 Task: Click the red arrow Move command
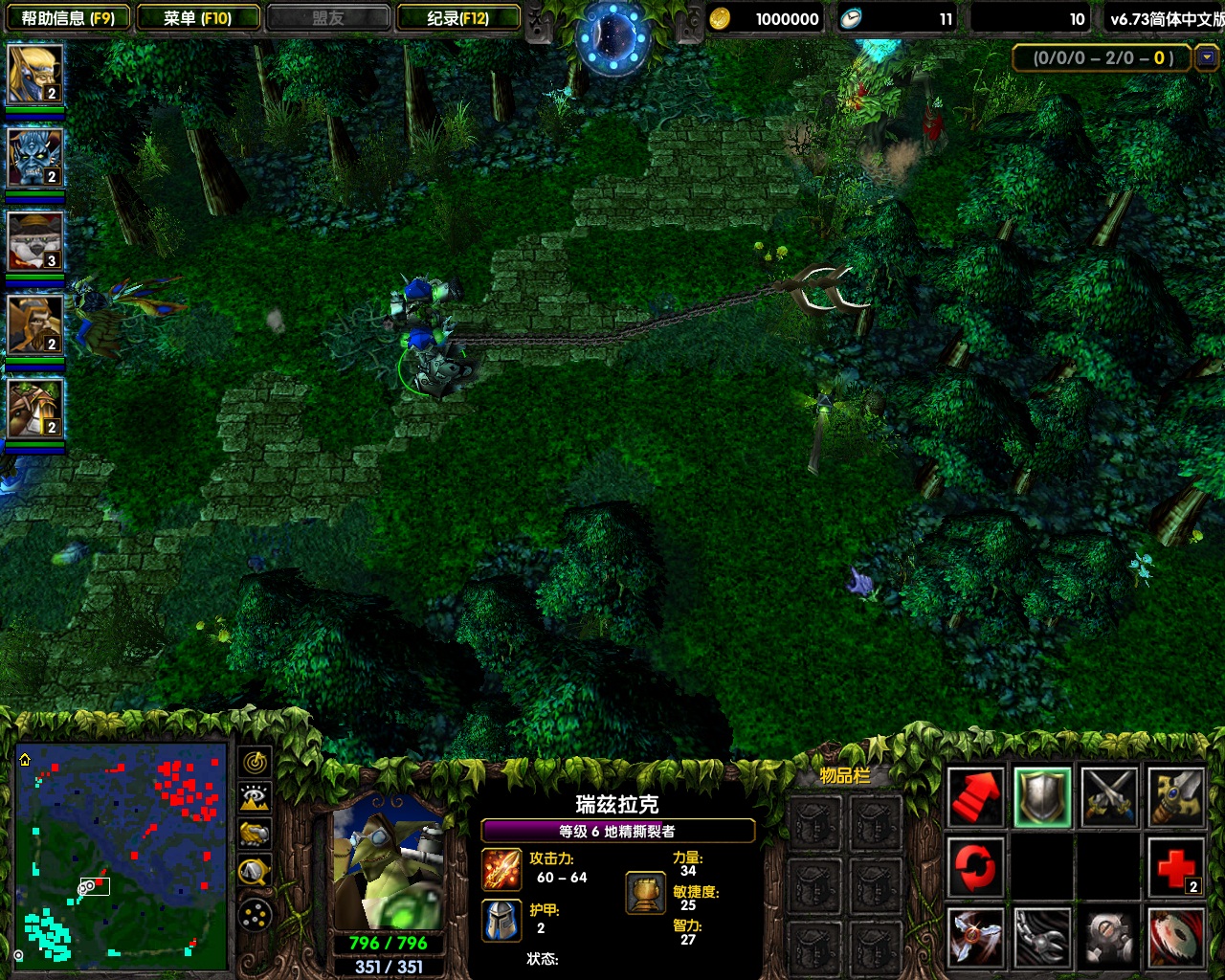pos(975,796)
